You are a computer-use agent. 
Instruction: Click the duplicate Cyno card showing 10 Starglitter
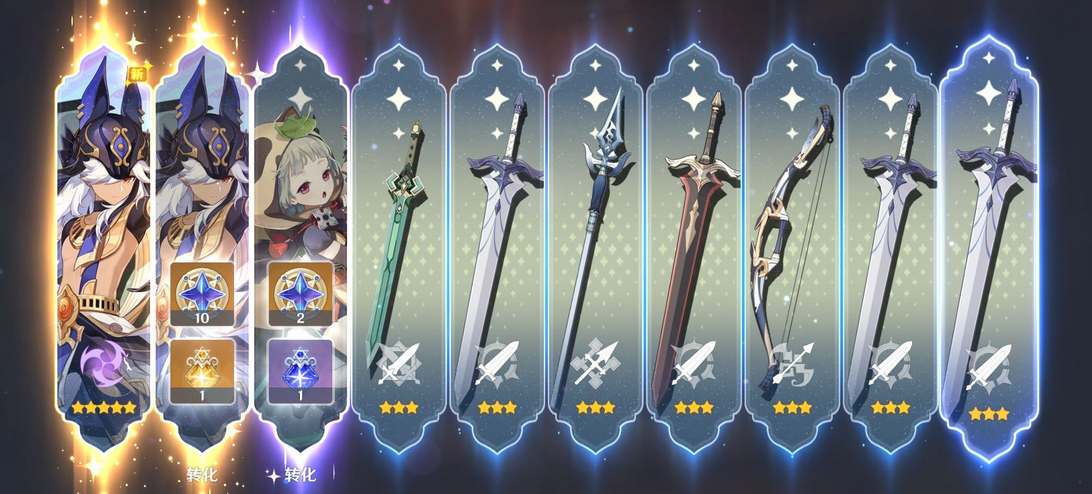click(x=202, y=250)
